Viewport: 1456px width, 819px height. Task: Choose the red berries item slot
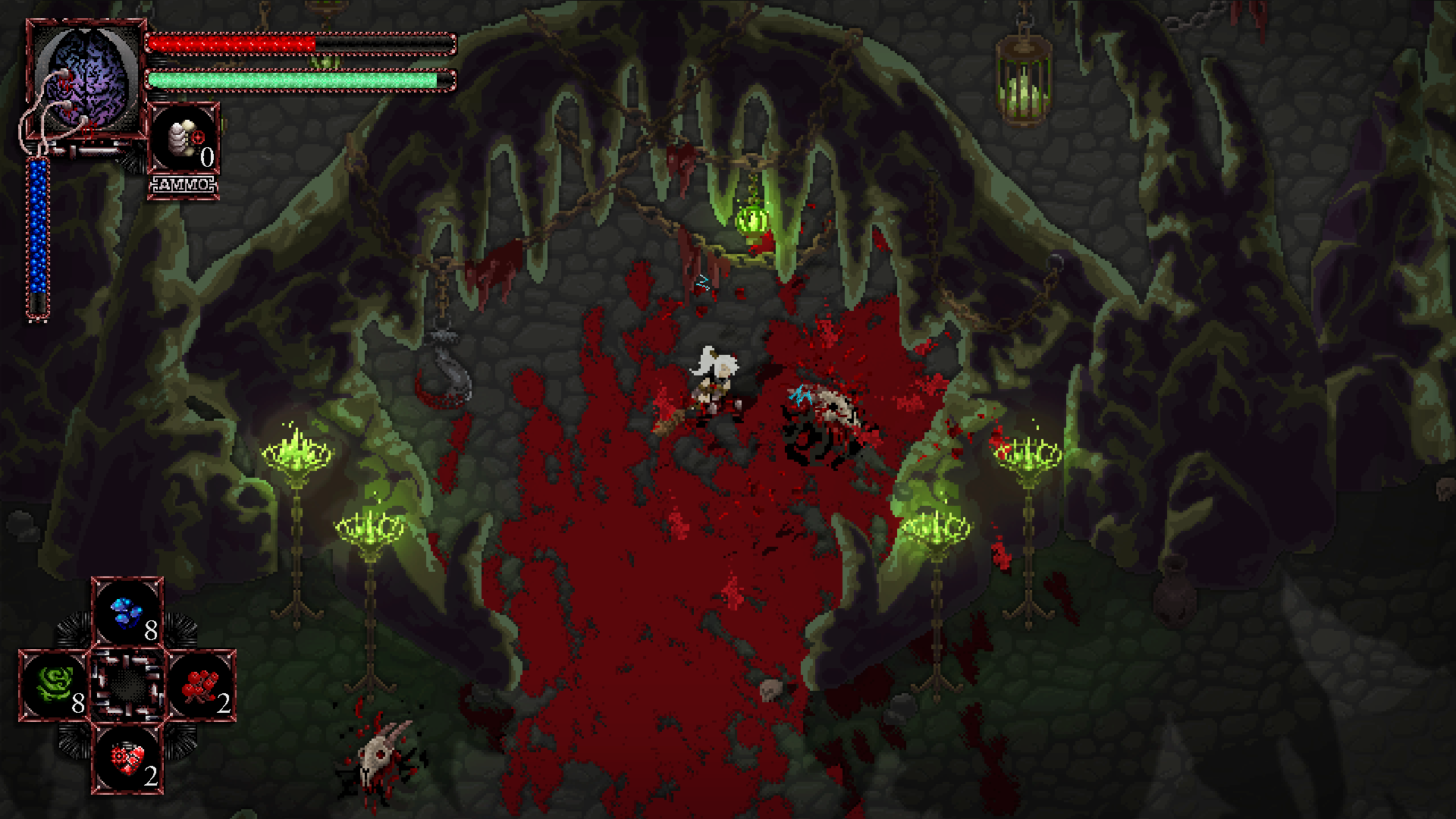click(201, 685)
